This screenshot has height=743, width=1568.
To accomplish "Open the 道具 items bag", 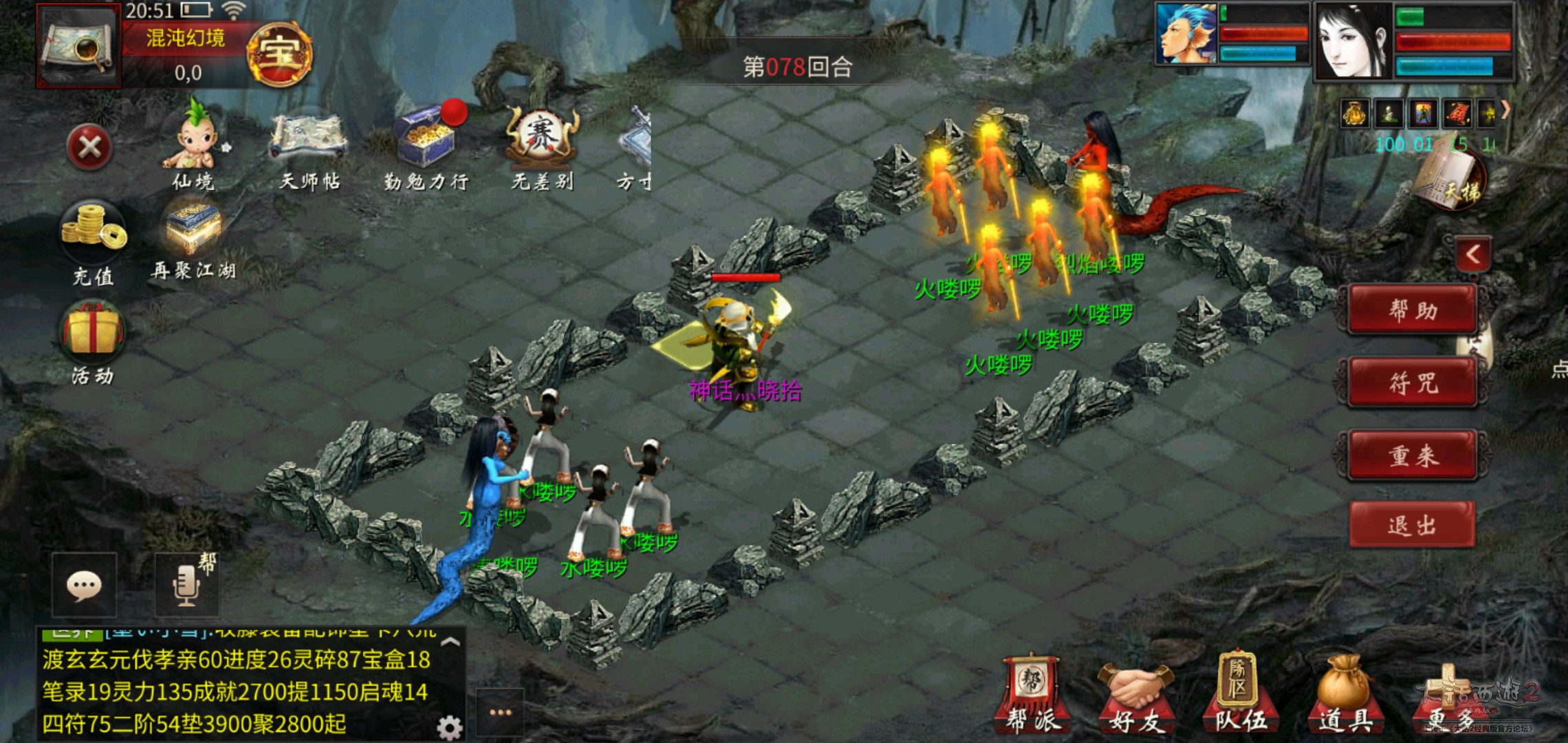I will point(1344,696).
